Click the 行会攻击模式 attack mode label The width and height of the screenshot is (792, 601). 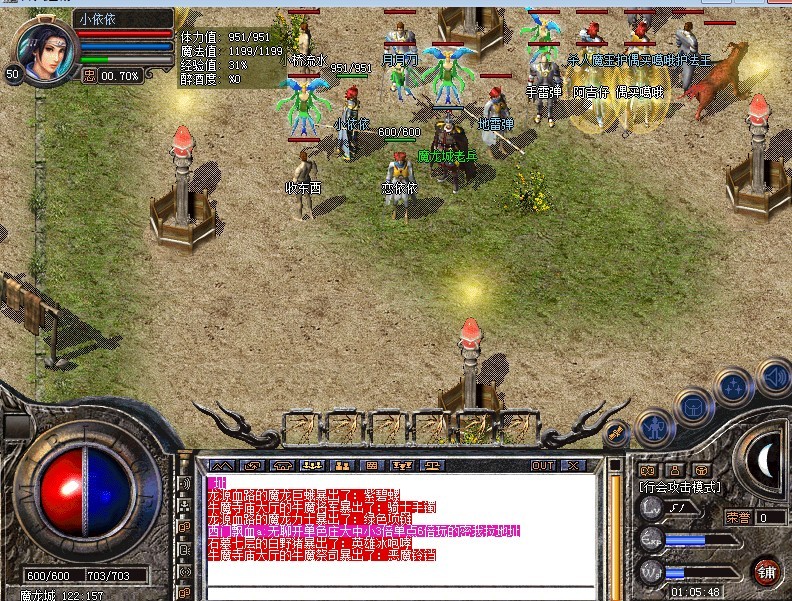tap(679, 485)
